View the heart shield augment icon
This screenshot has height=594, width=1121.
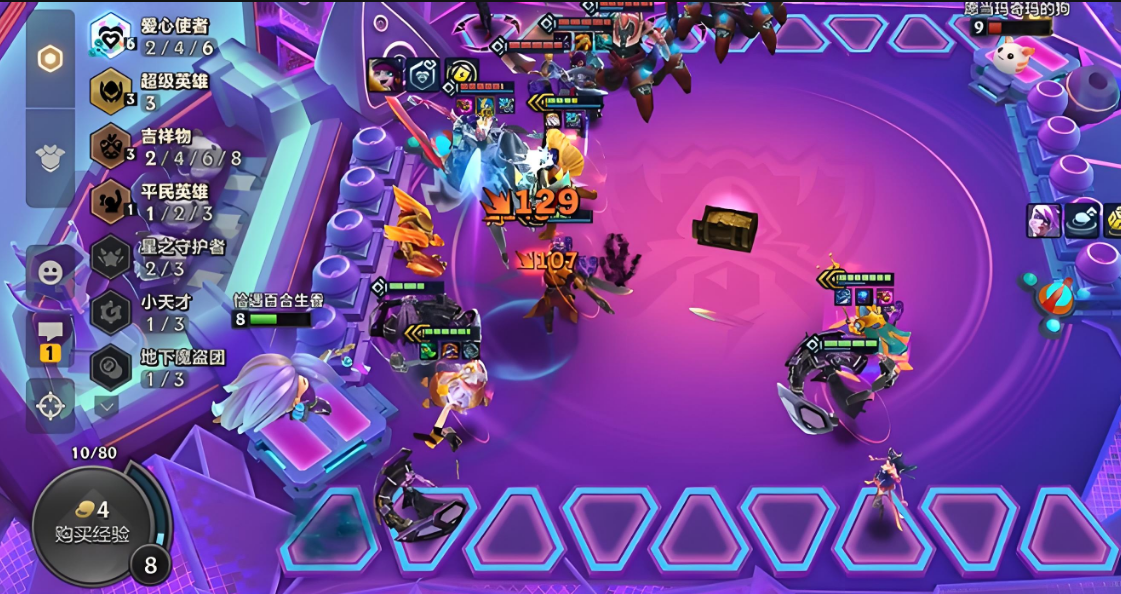tap(422, 76)
